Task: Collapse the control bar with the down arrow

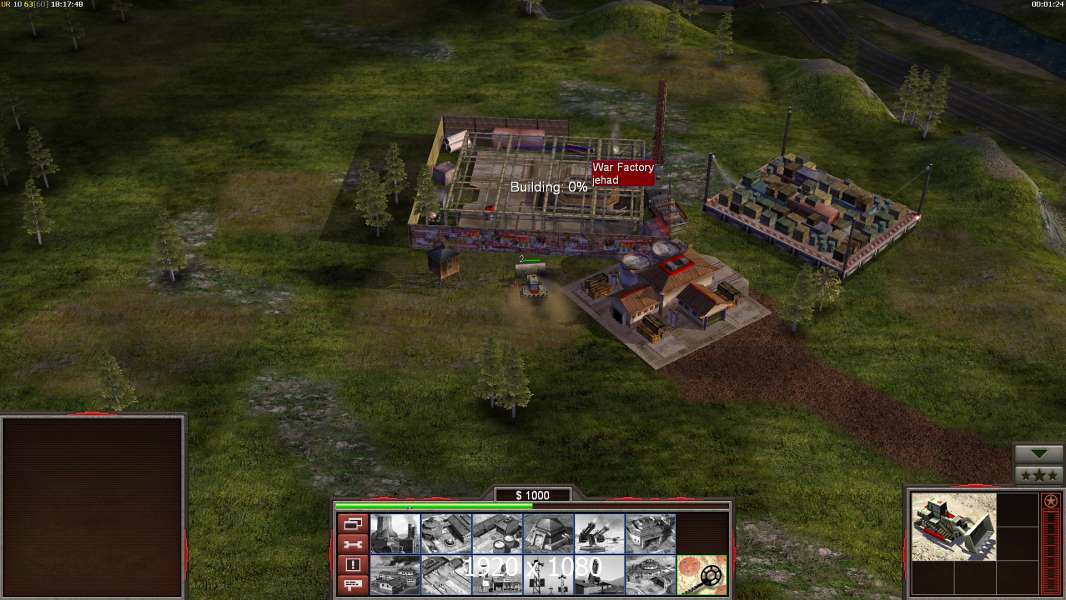Action: [1038, 454]
